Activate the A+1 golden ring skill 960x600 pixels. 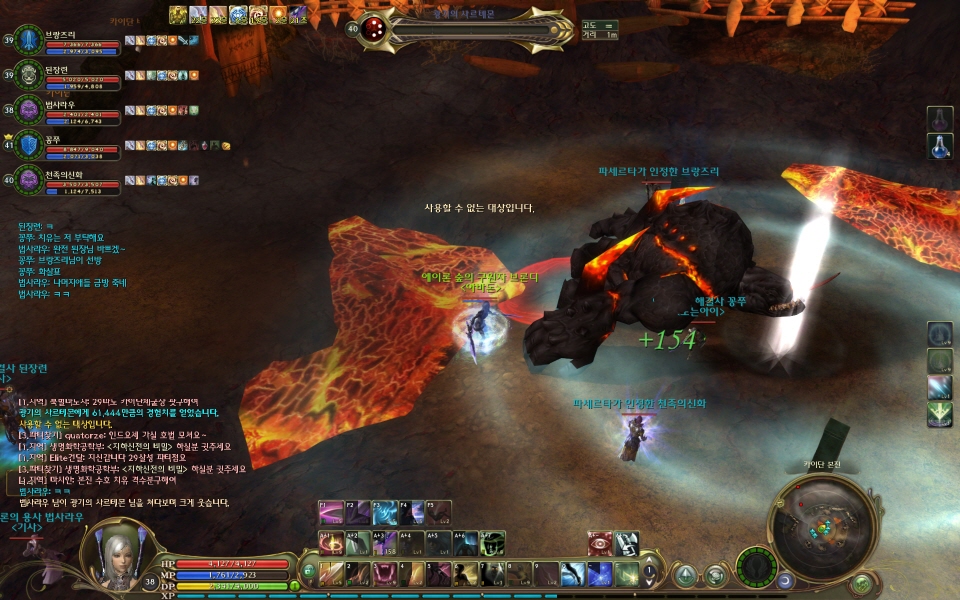click(x=332, y=543)
